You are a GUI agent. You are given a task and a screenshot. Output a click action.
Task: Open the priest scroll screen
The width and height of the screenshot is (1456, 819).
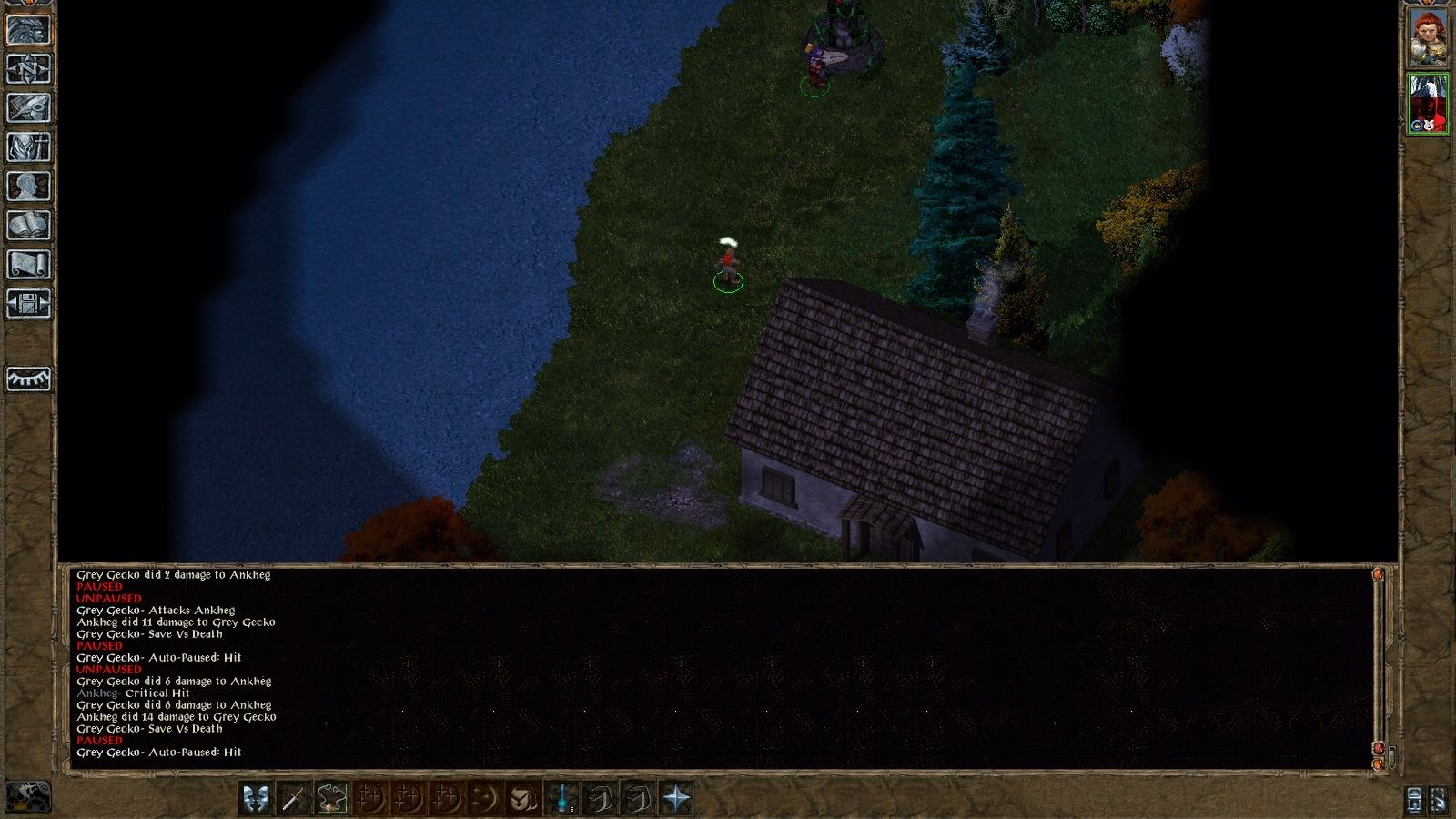[28, 265]
